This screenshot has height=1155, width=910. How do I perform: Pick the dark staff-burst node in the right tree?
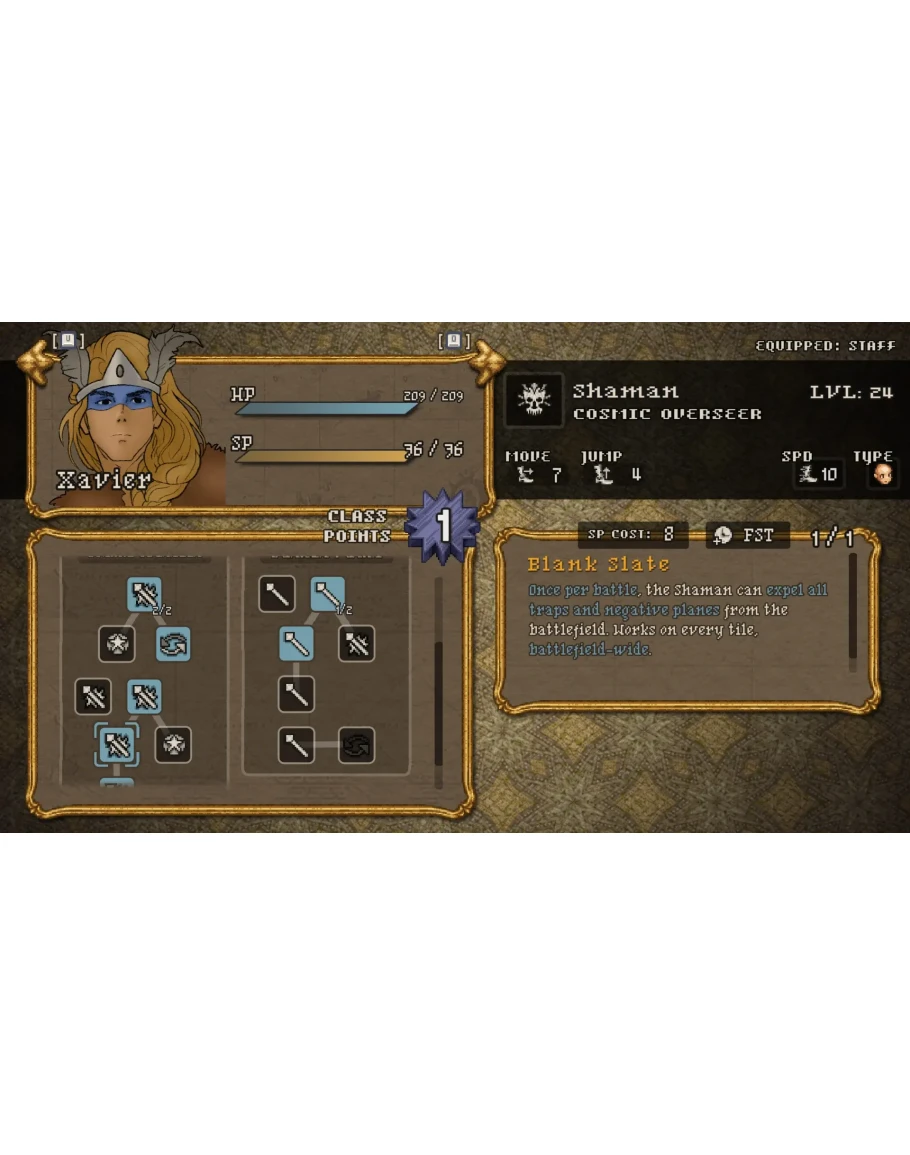click(356, 643)
